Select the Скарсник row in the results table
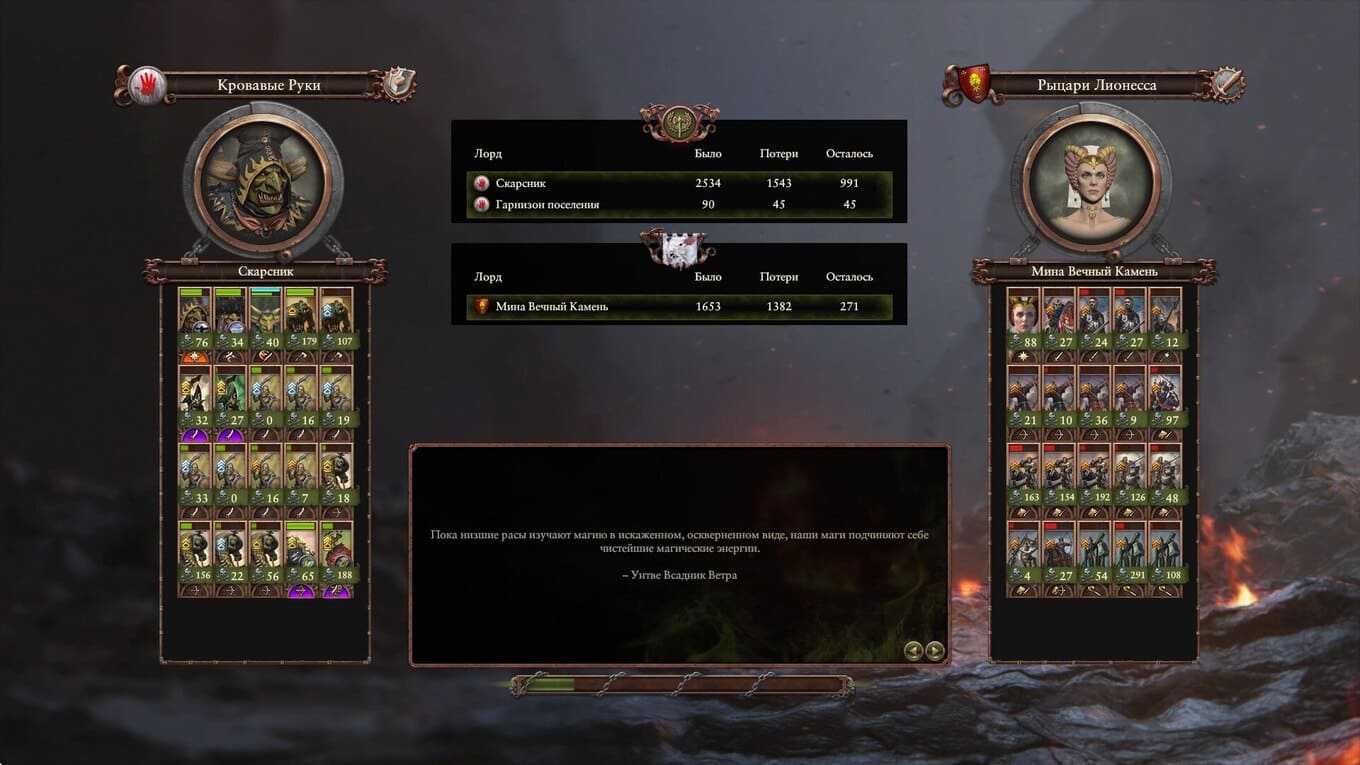The width and height of the screenshot is (1360, 765). [679, 183]
